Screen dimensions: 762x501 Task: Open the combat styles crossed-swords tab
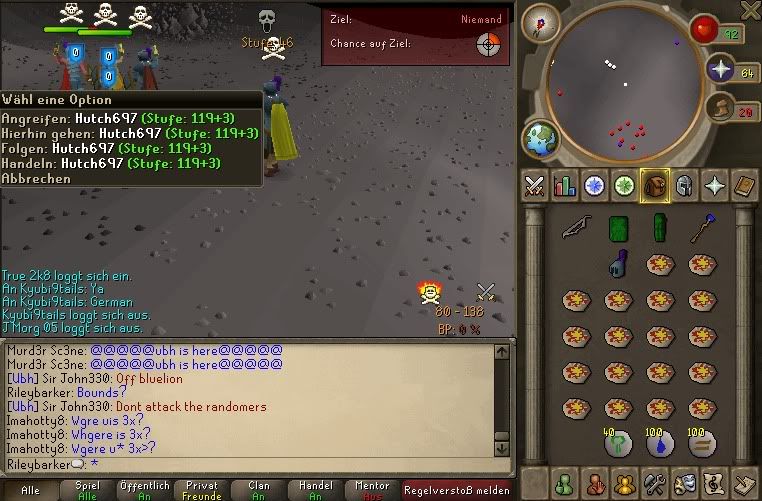coord(535,185)
